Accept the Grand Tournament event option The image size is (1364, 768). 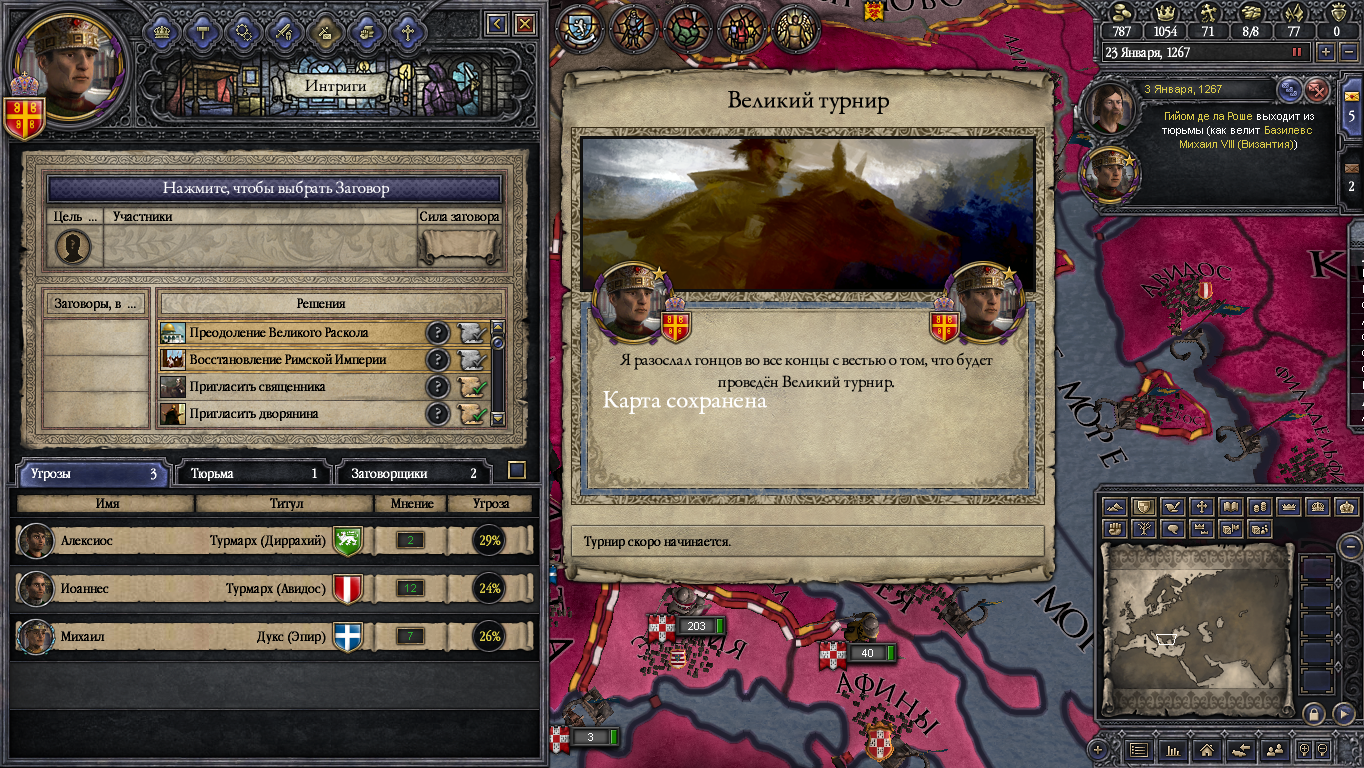[x=805, y=542]
